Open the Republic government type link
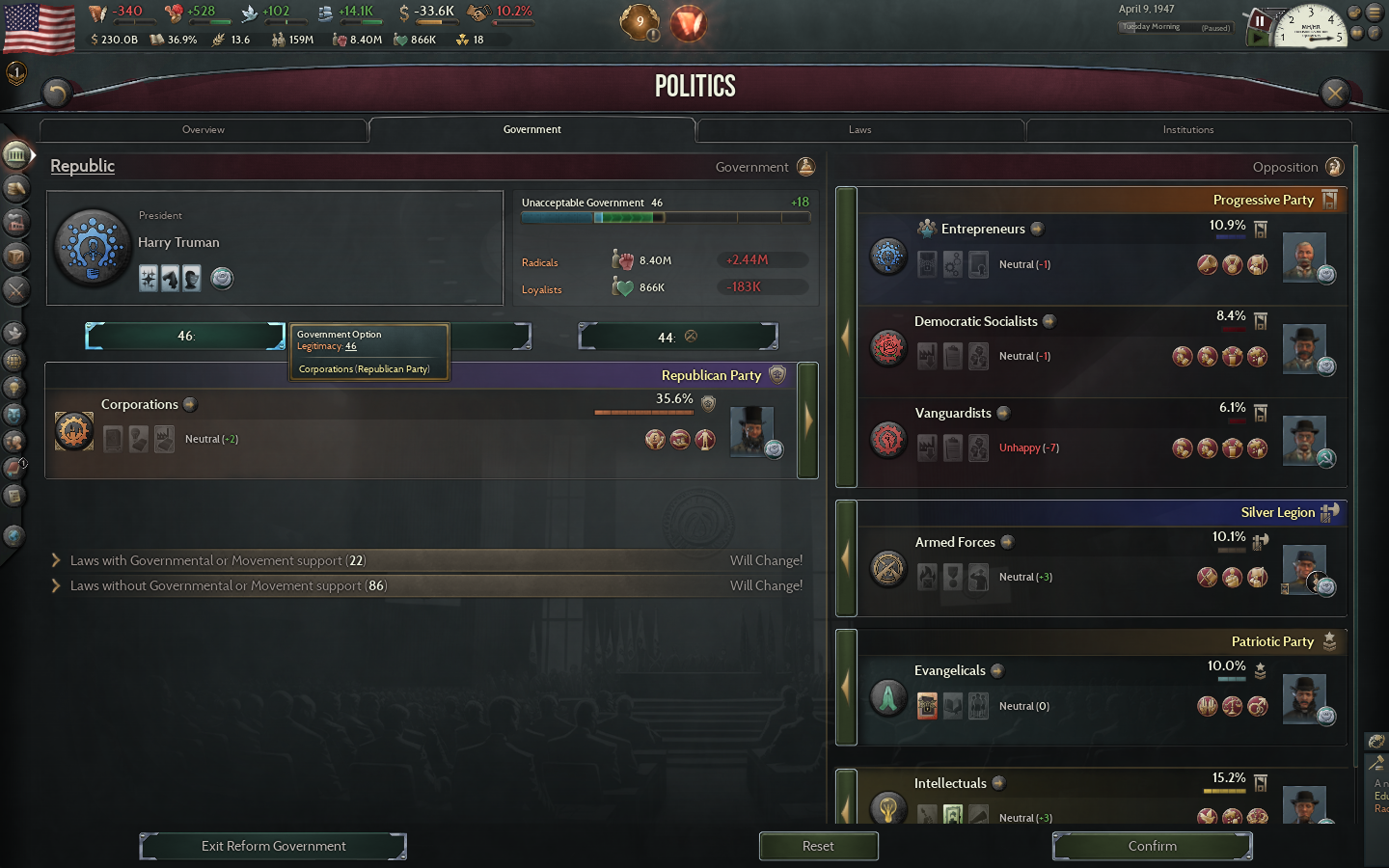1389x868 pixels. click(82, 166)
